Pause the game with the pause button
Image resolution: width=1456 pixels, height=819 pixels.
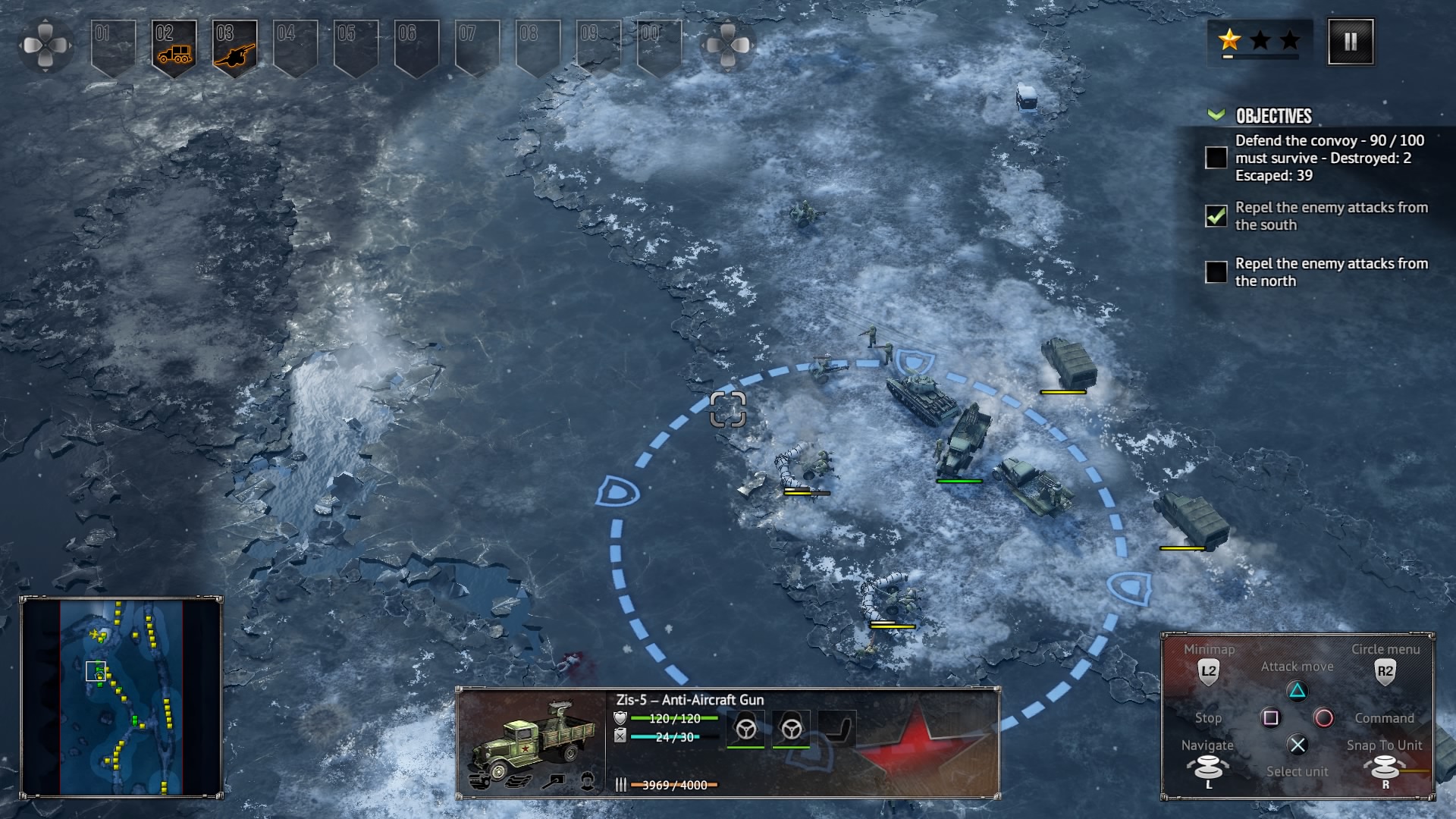point(1350,42)
